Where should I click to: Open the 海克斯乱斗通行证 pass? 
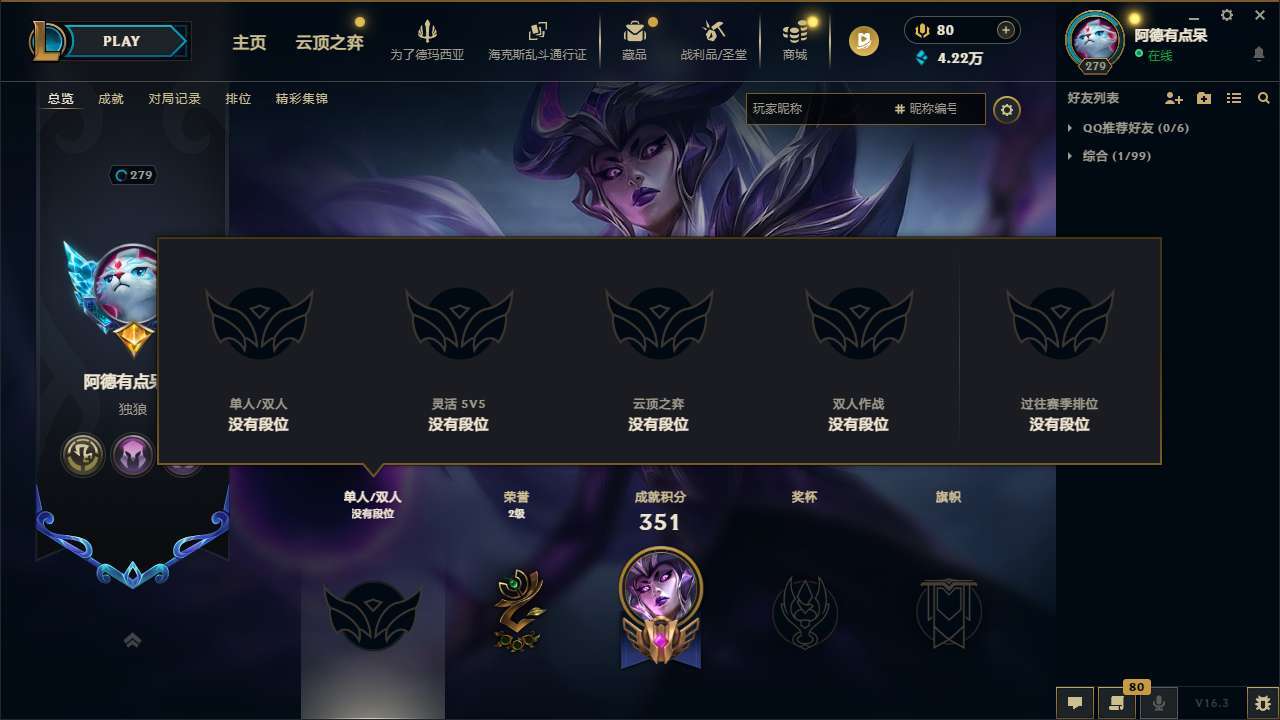pos(539,40)
